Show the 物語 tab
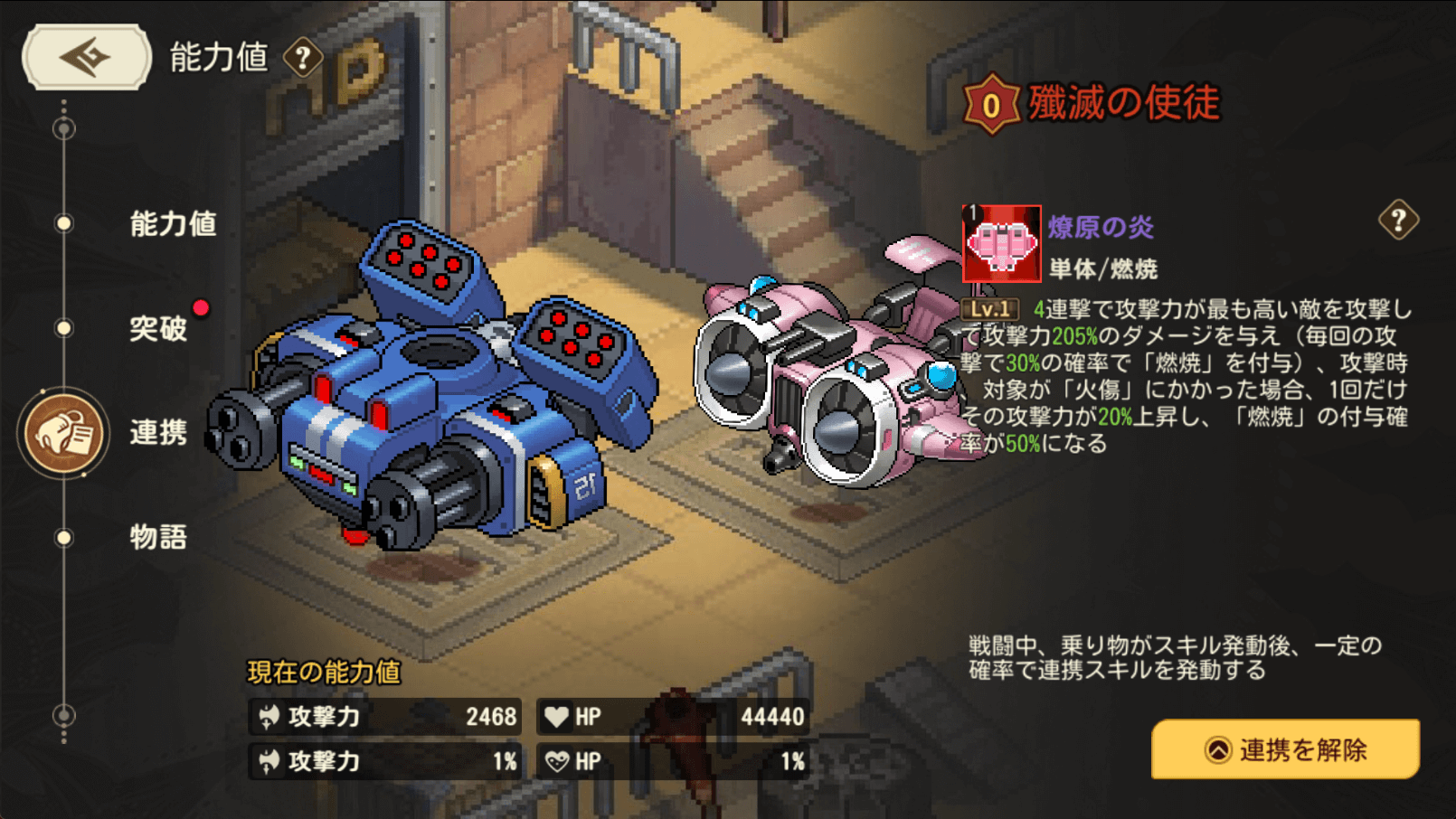The image size is (1456, 819). coord(158,537)
